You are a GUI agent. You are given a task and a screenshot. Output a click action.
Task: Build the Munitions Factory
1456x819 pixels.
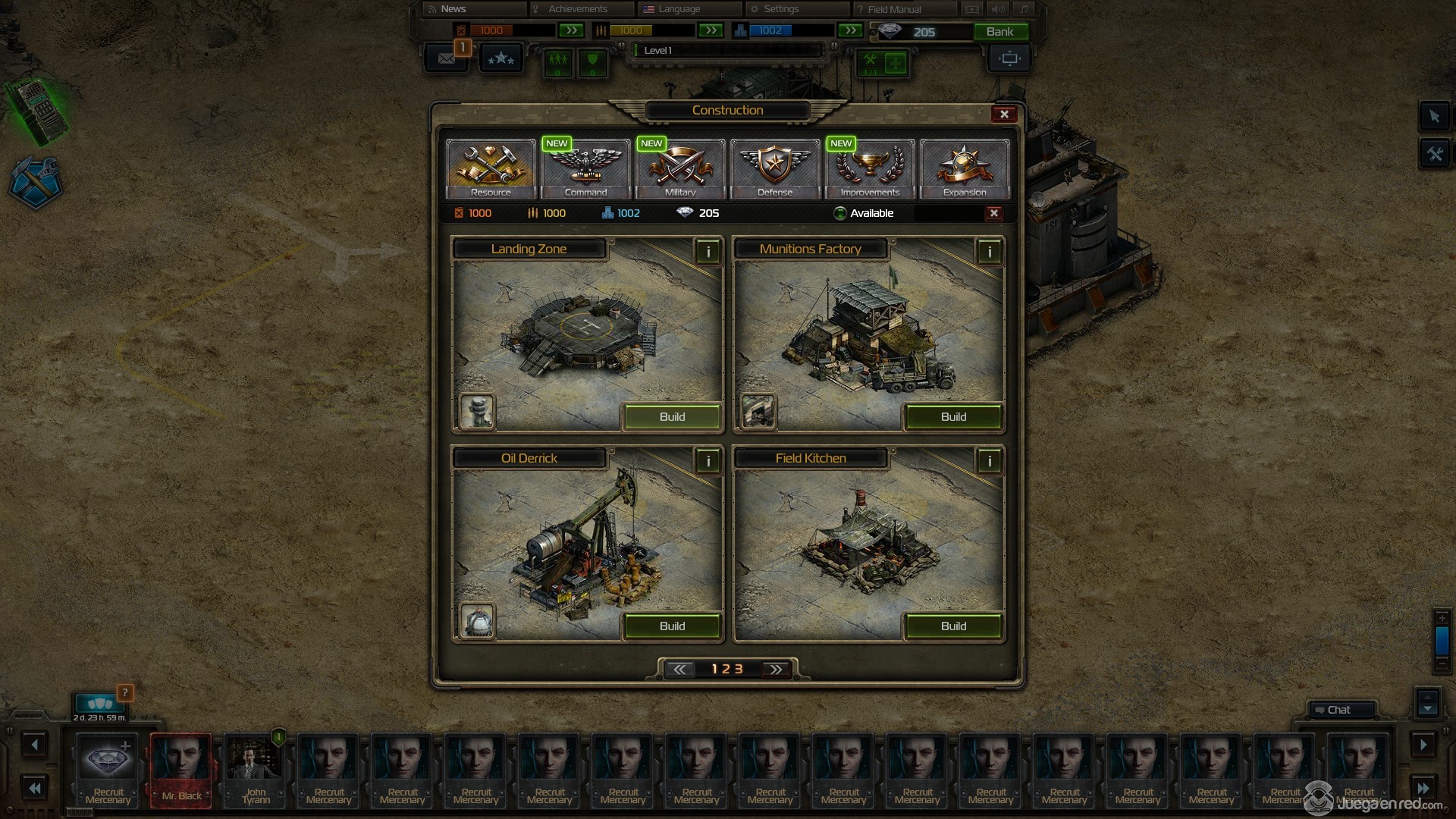[953, 417]
